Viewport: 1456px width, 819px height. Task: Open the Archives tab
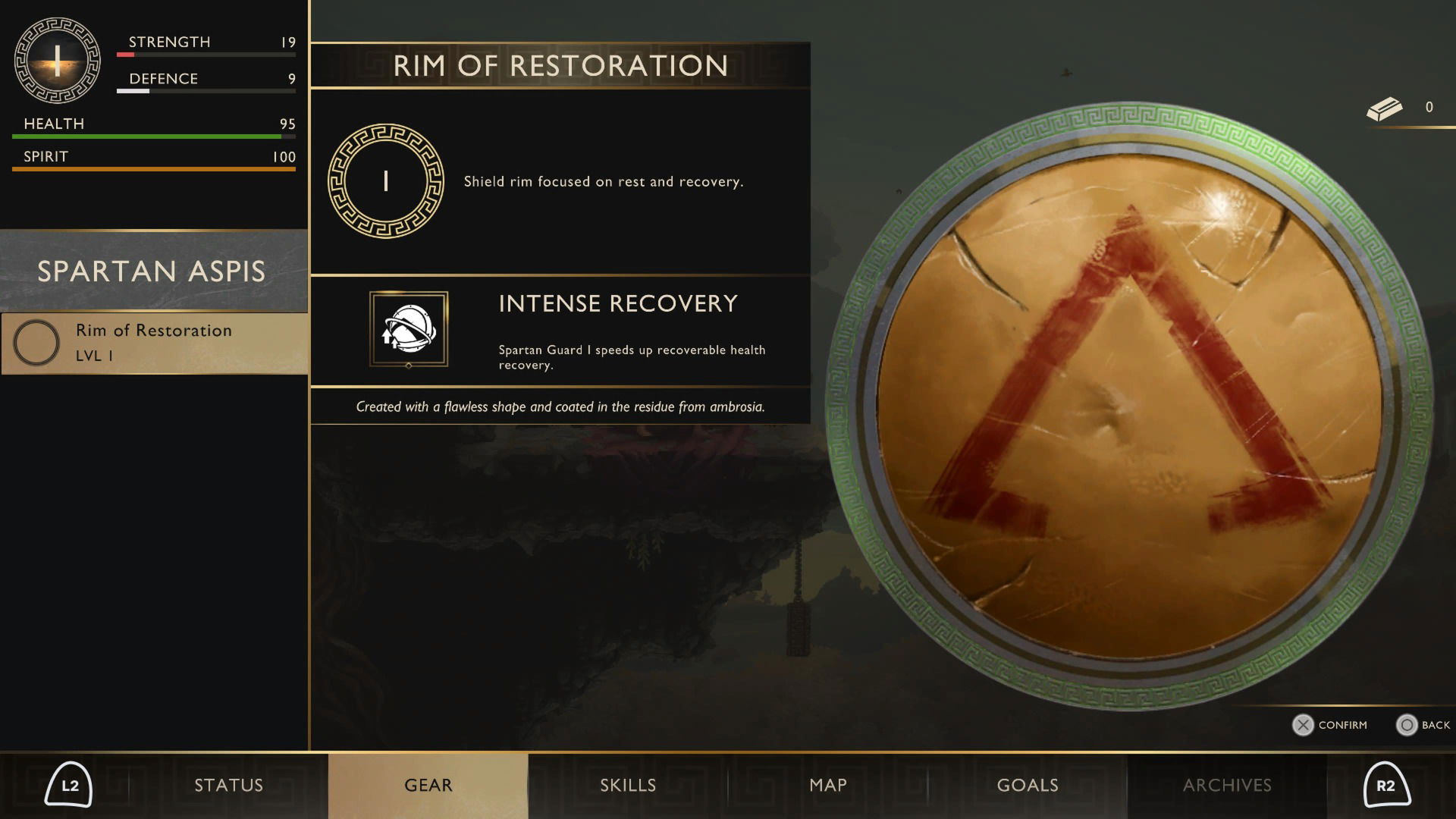1226,786
